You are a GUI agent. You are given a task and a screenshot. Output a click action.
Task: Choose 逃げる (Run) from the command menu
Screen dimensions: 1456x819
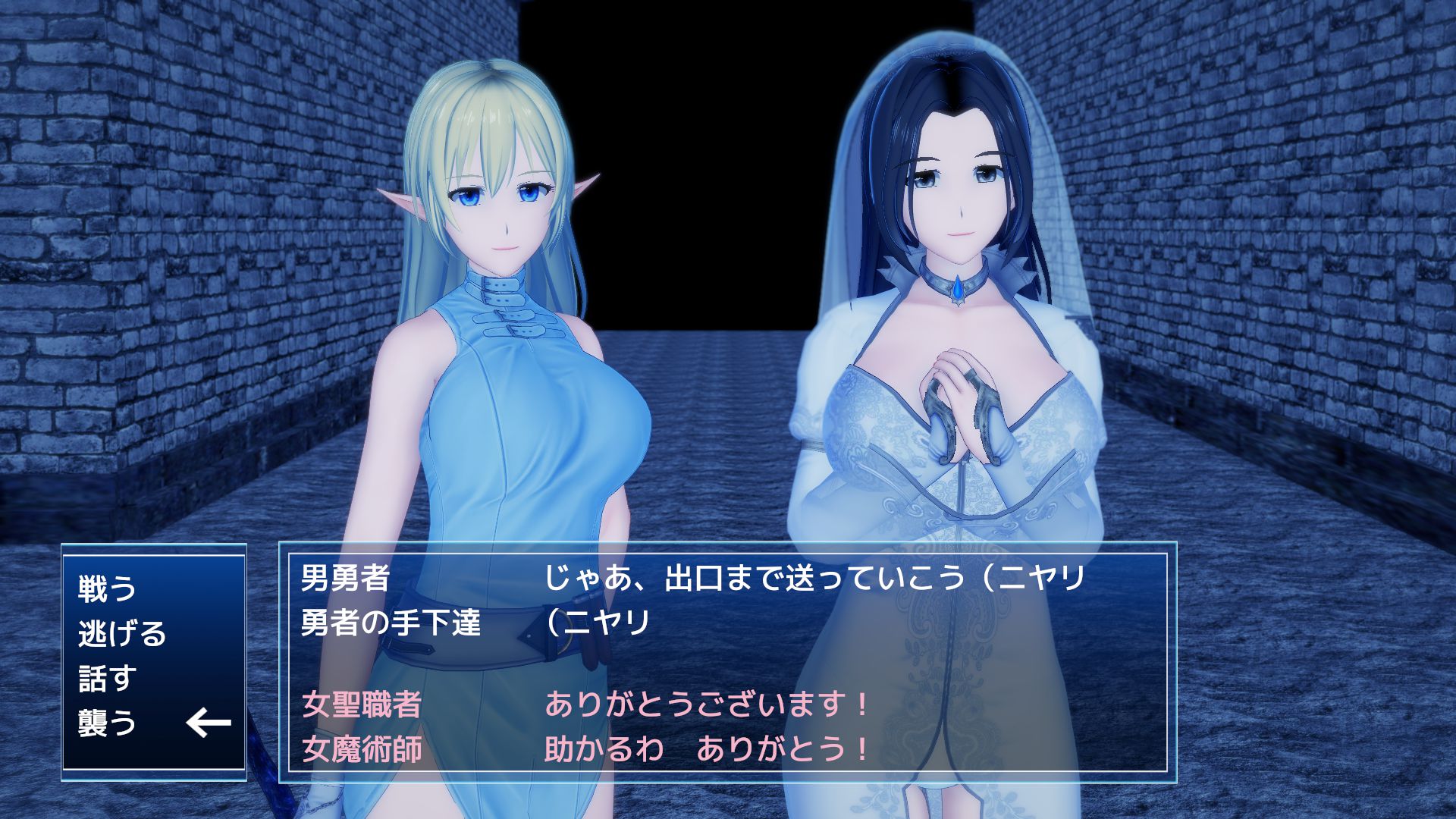(x=121, y=633)
